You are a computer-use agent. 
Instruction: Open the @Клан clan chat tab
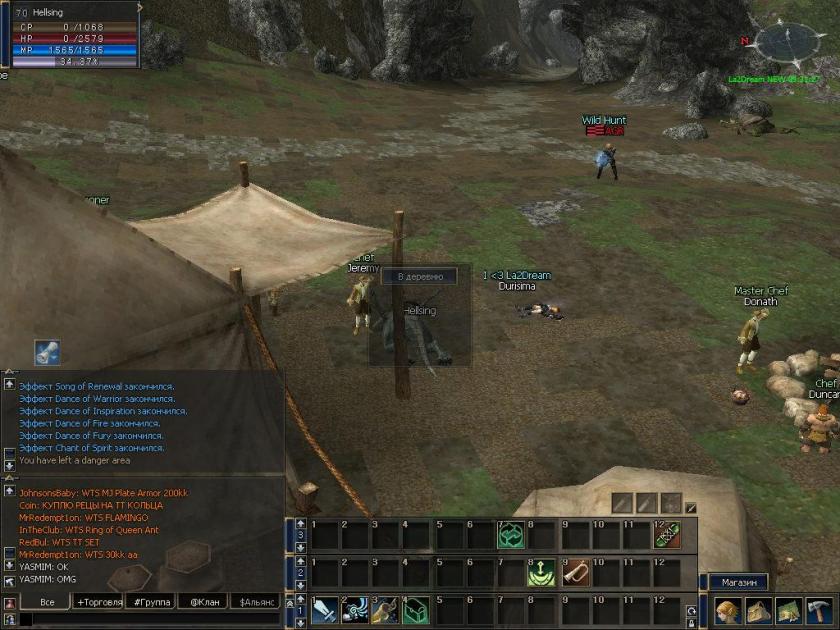[203, 602]
